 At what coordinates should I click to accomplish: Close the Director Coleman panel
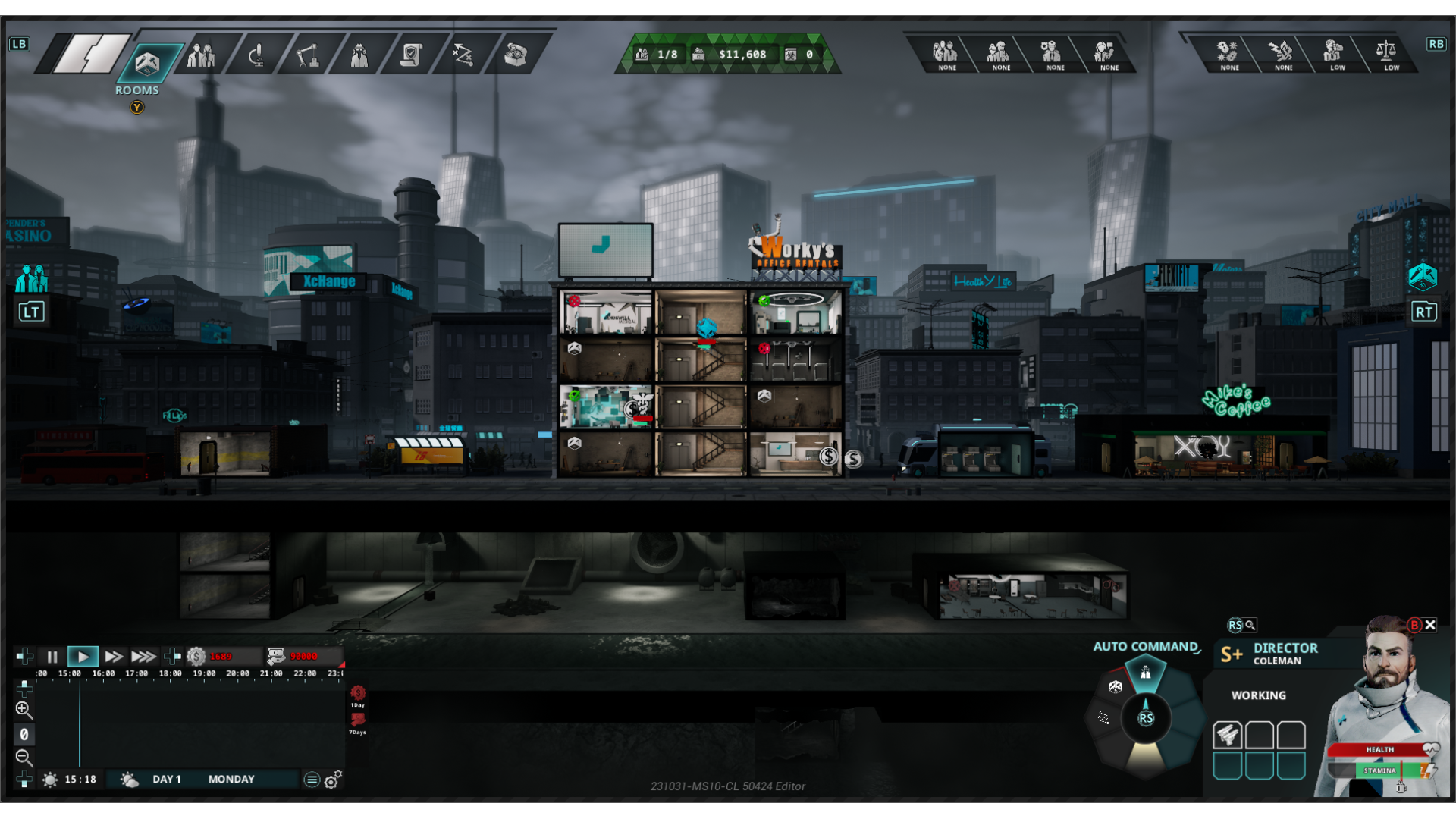pos(1430,625)
